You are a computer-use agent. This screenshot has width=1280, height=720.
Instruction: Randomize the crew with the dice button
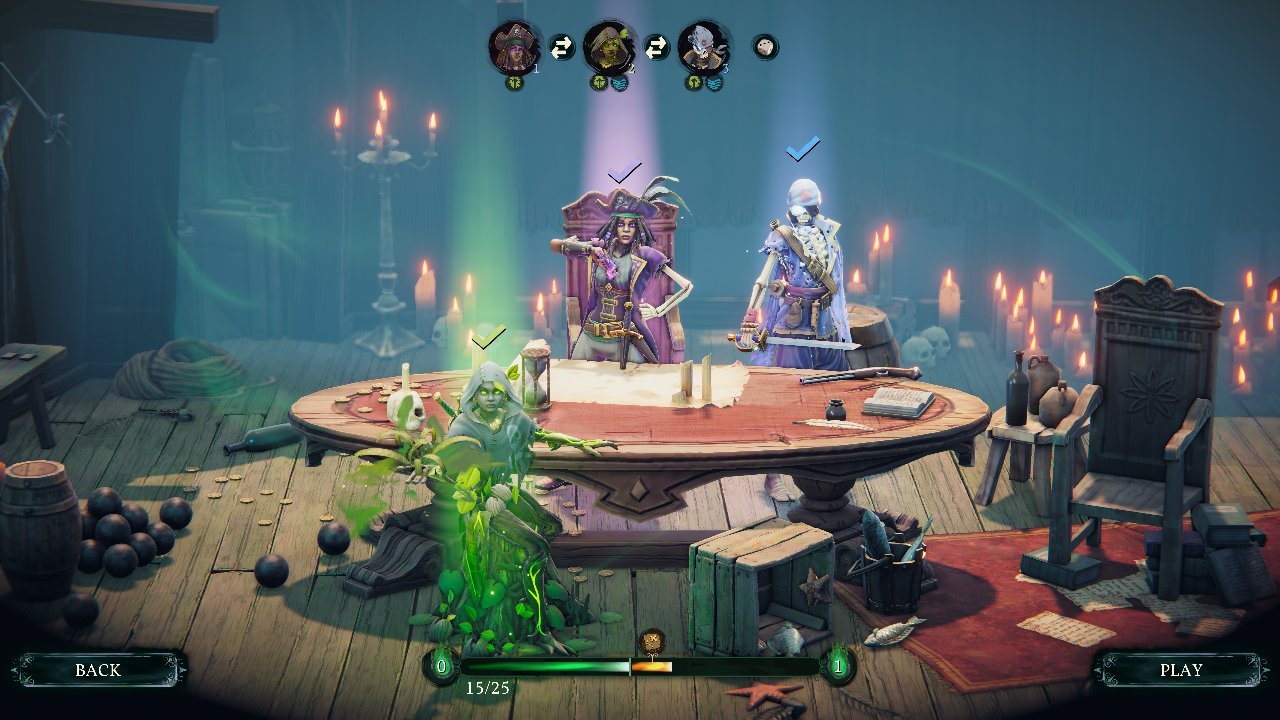pyautogui.click(x=765, y=47)
